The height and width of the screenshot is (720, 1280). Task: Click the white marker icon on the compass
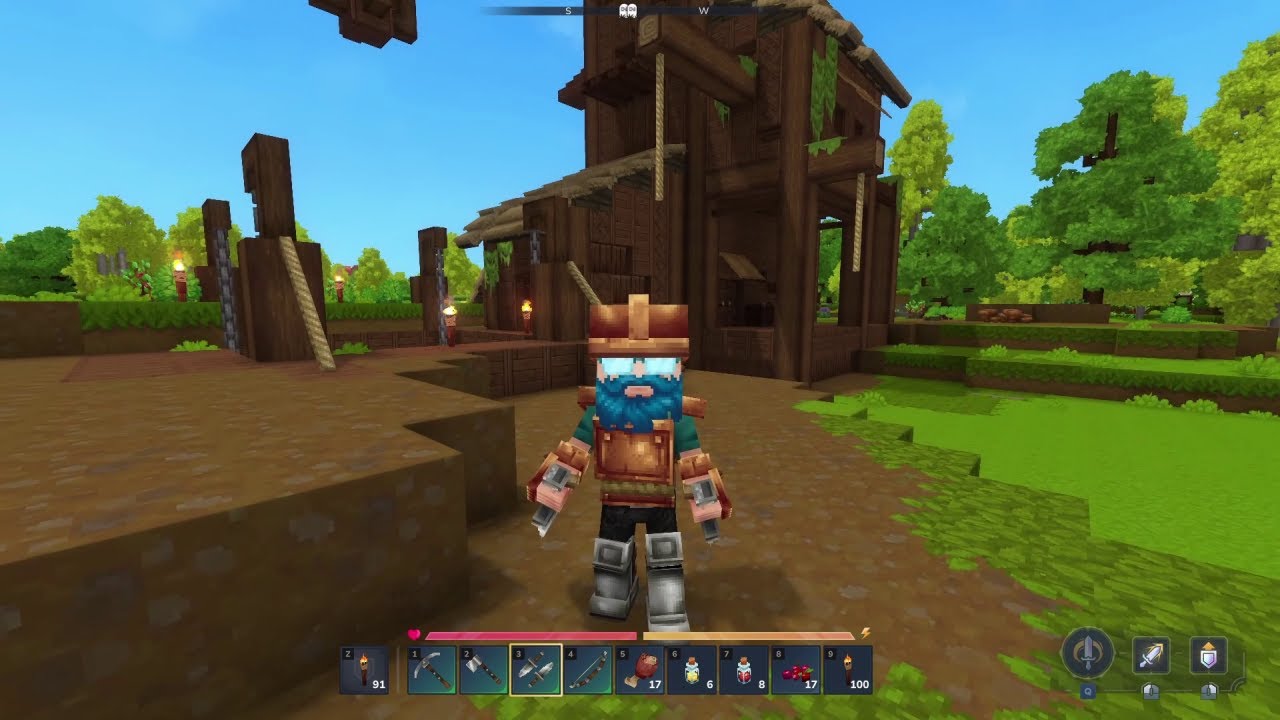626,12
